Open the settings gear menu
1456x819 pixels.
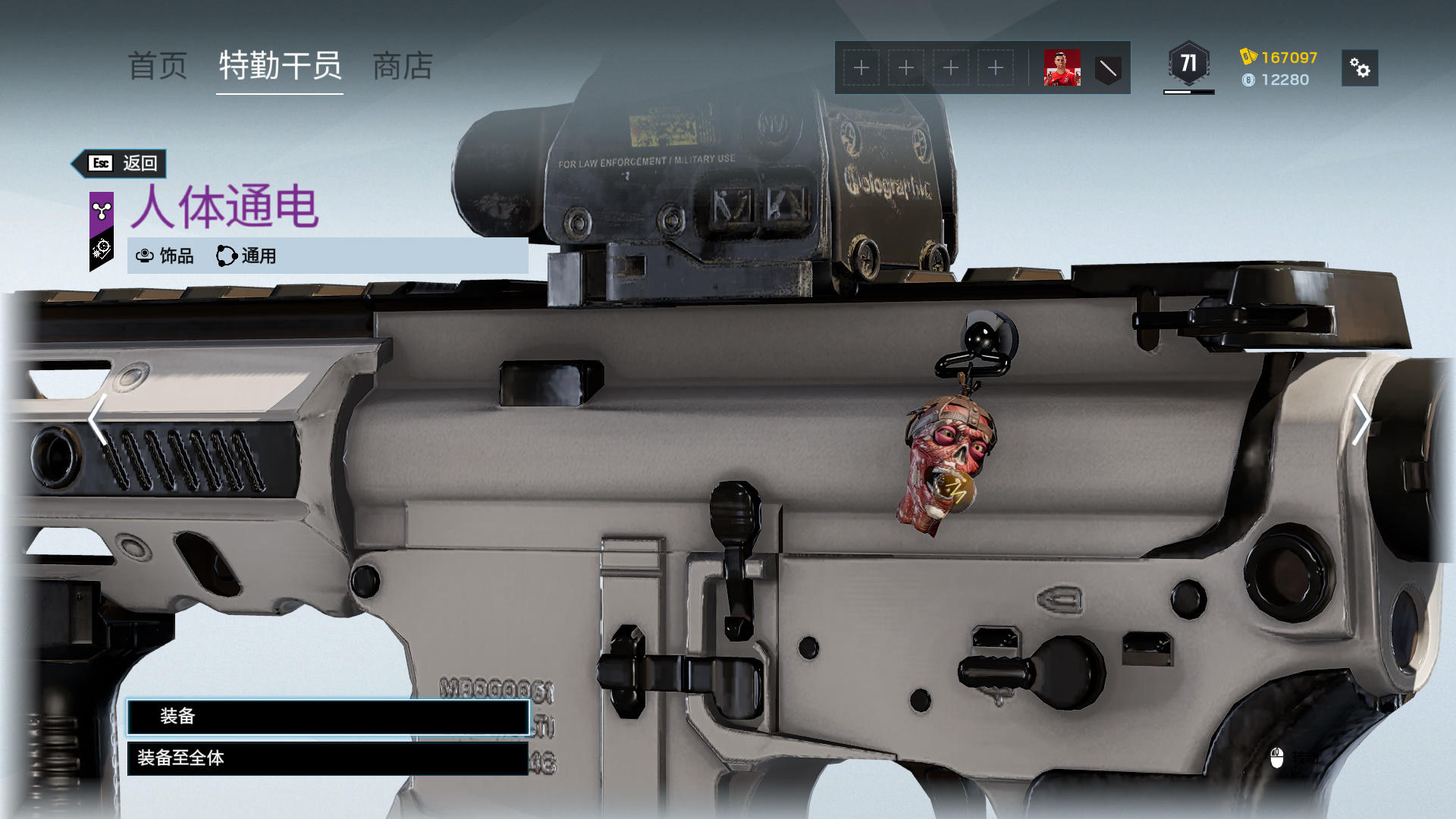coord(1360,68)
